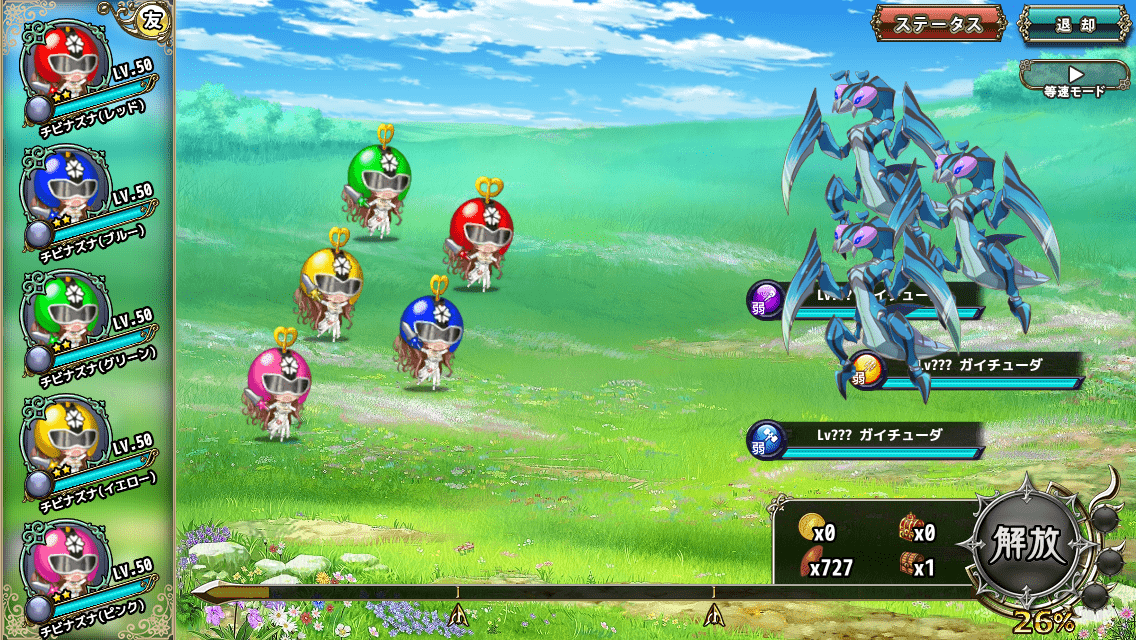This screenshot has width=1136, height=640.
Task: Open the ステータス status screen
Action: click(x=938, y=24)
